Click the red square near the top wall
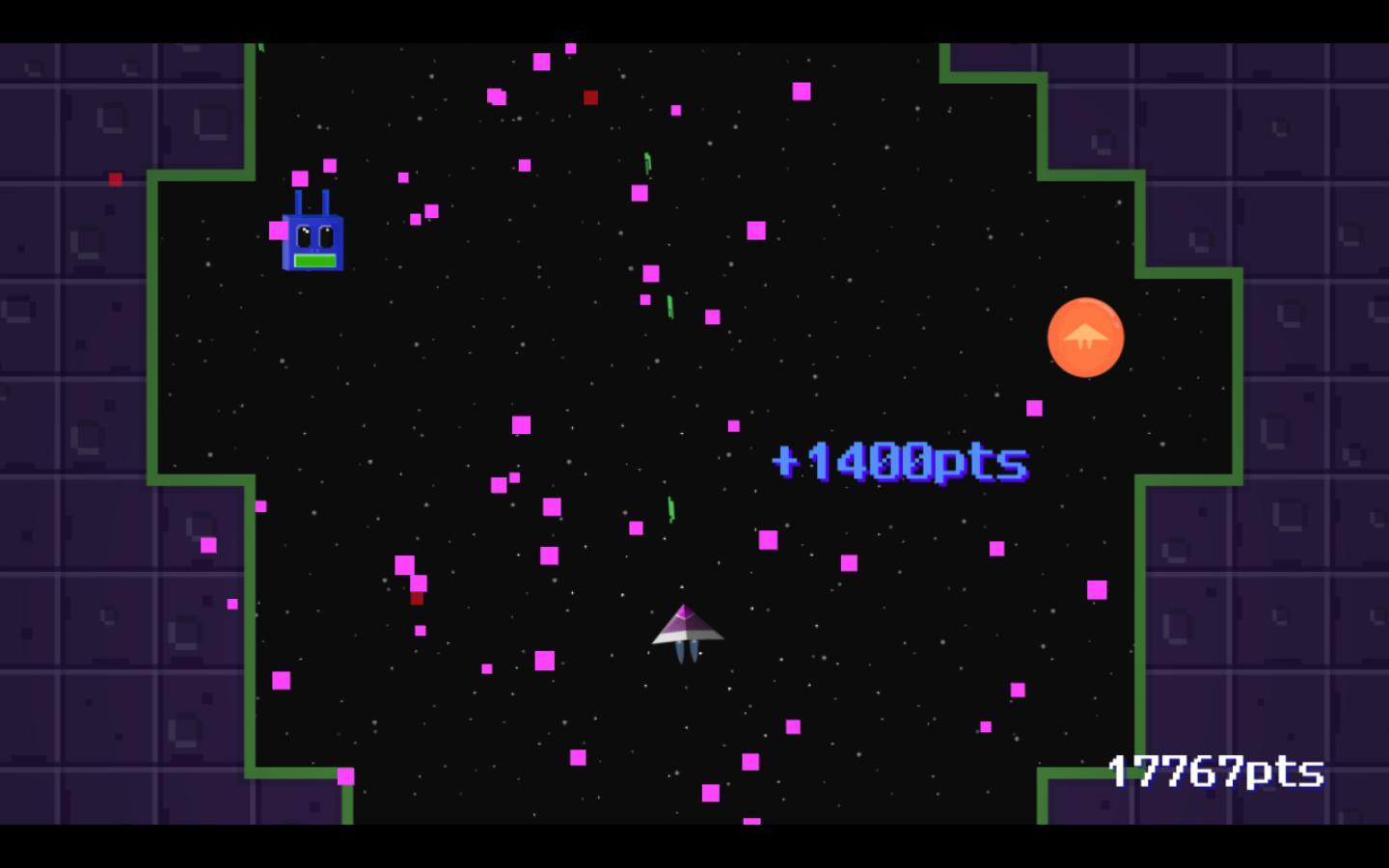Viewport: 1389px width, 868px height. (x=589, y=97)
